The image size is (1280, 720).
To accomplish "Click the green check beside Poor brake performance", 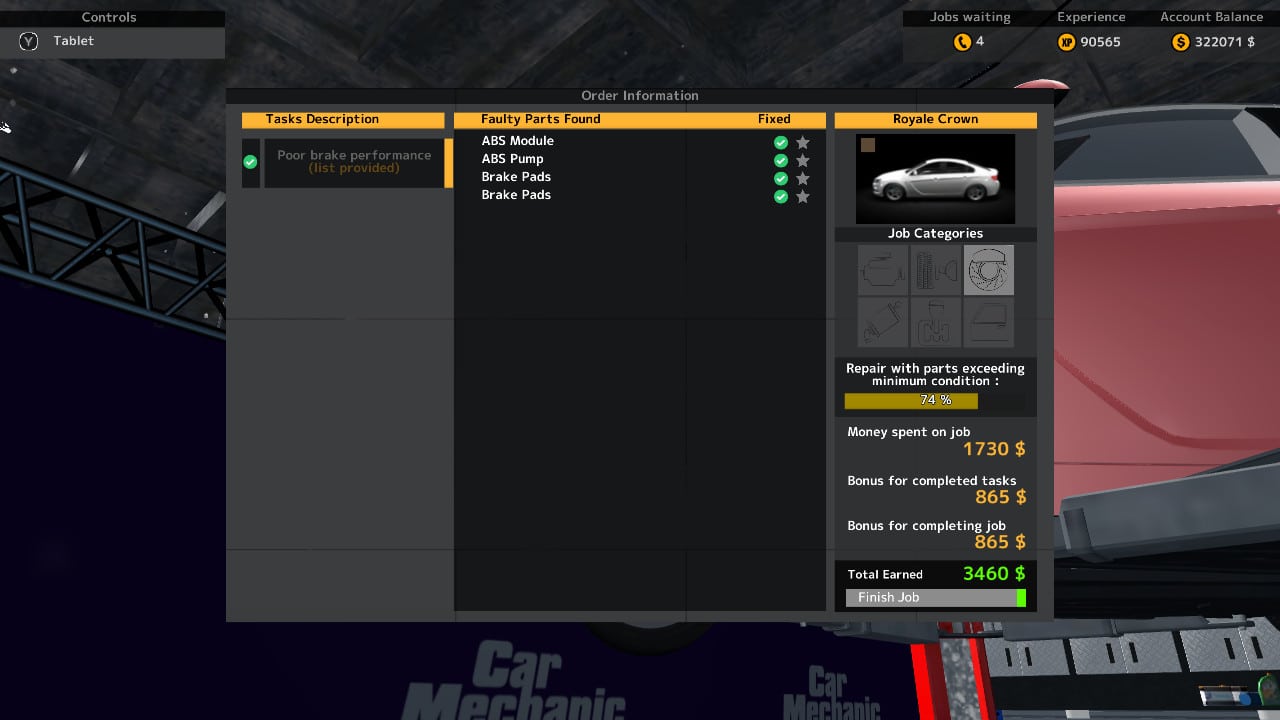I will point(249,161).
